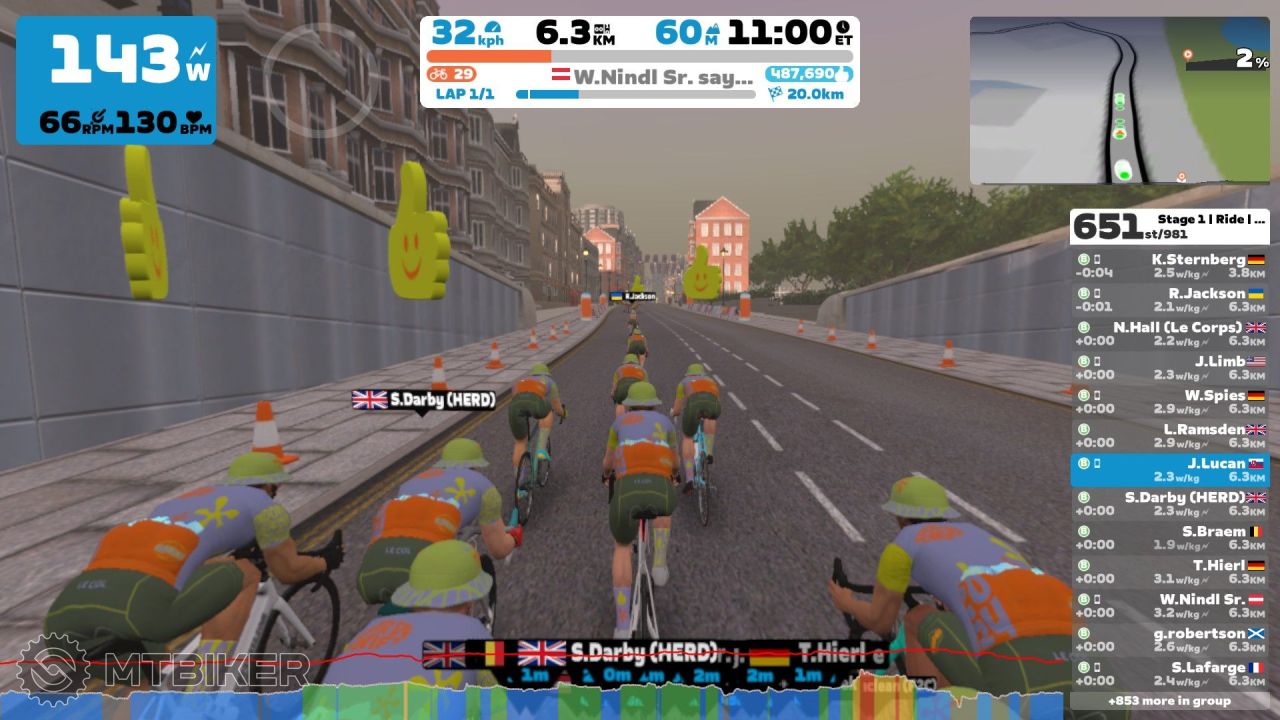The width and height of the screenshot is (1280, 720).
Task: Pick J.Limb in the rider list
Action: (x=1169, y=368)
